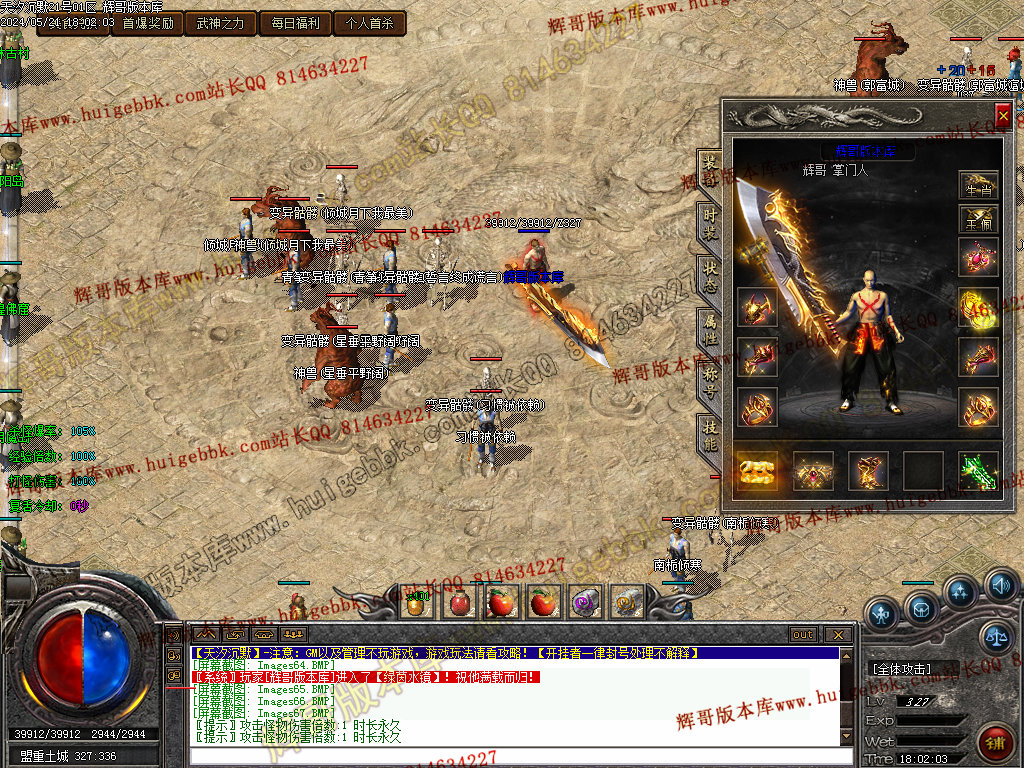The image size is (1024, 768).
Task: Select the pink gem necklace slot
Action: (978, 258)
